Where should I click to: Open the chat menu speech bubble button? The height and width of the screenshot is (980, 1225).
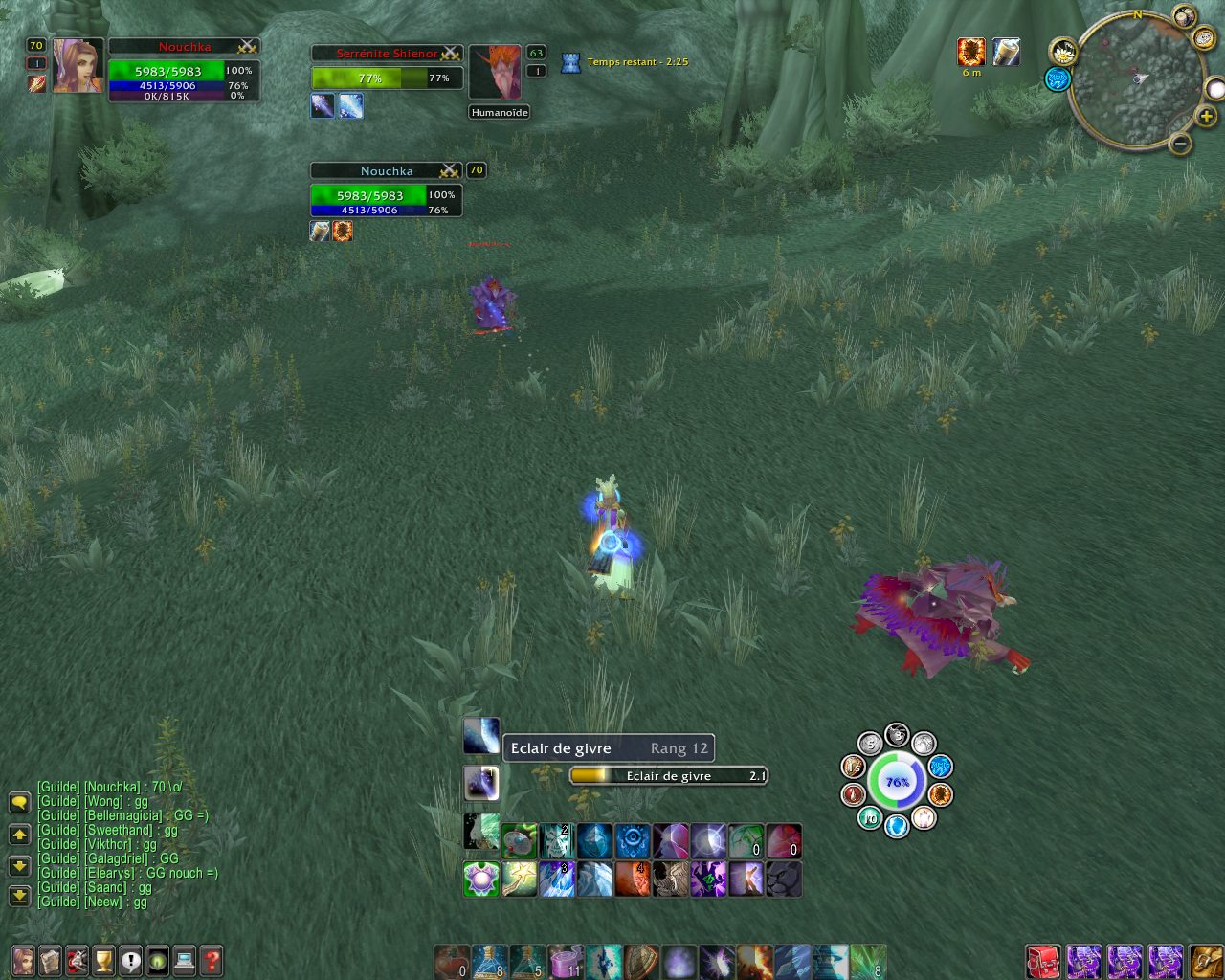pos(19,802)
